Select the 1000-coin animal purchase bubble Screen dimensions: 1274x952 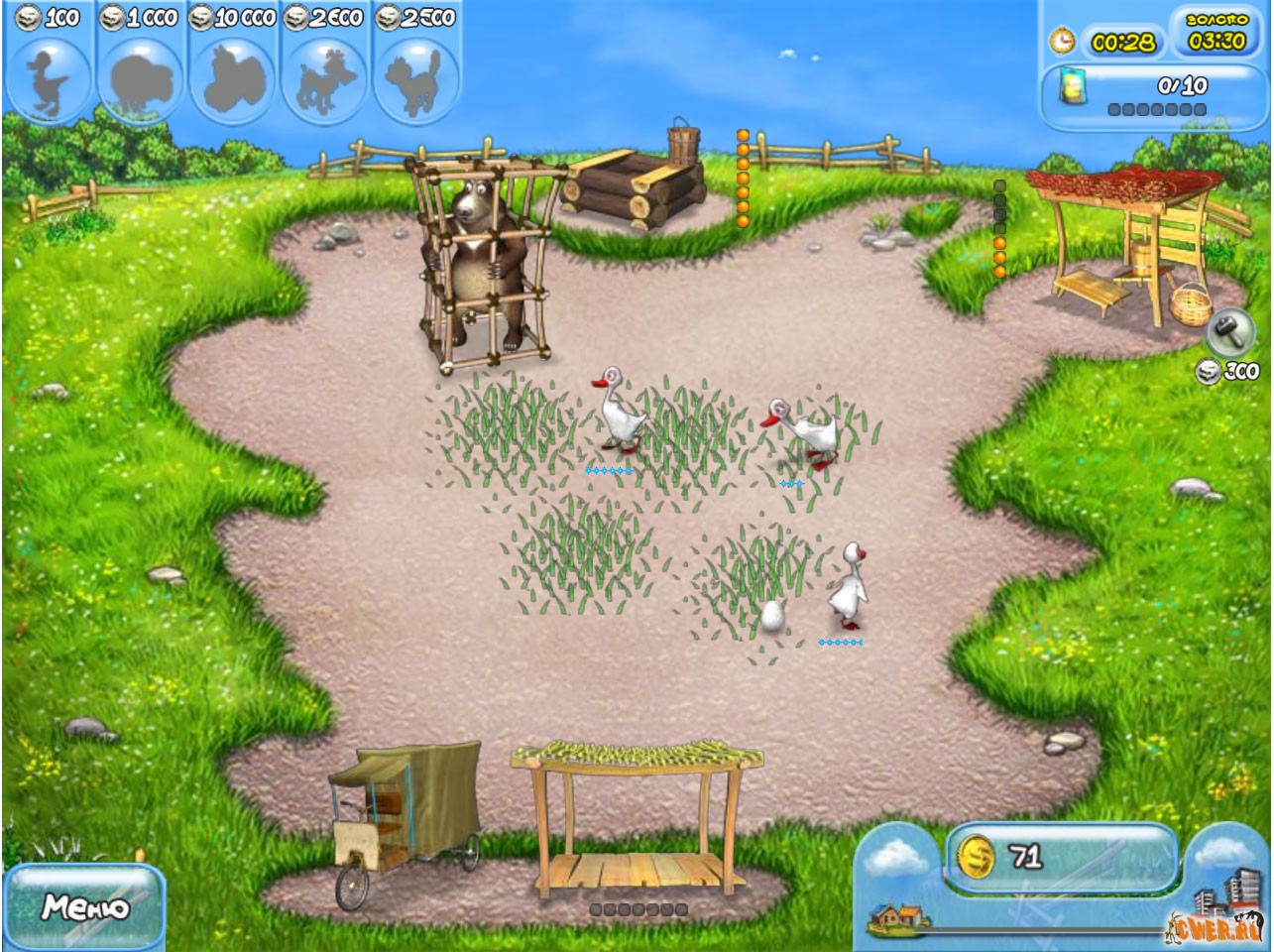tap(141, 79)
